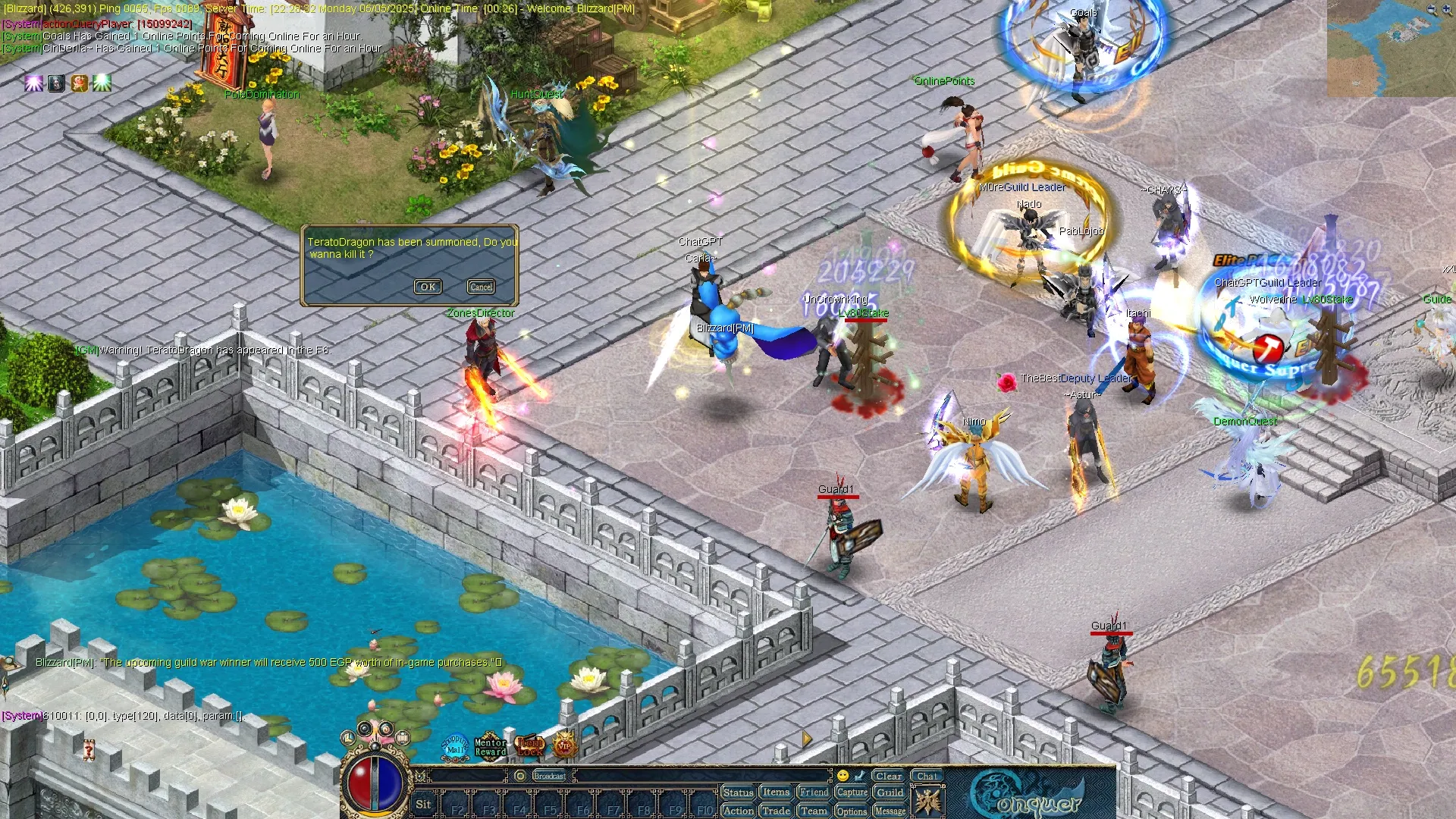This screenshot has height=819, width=1456.
Task: Open the Trade menu
Action: pos(776,811)
